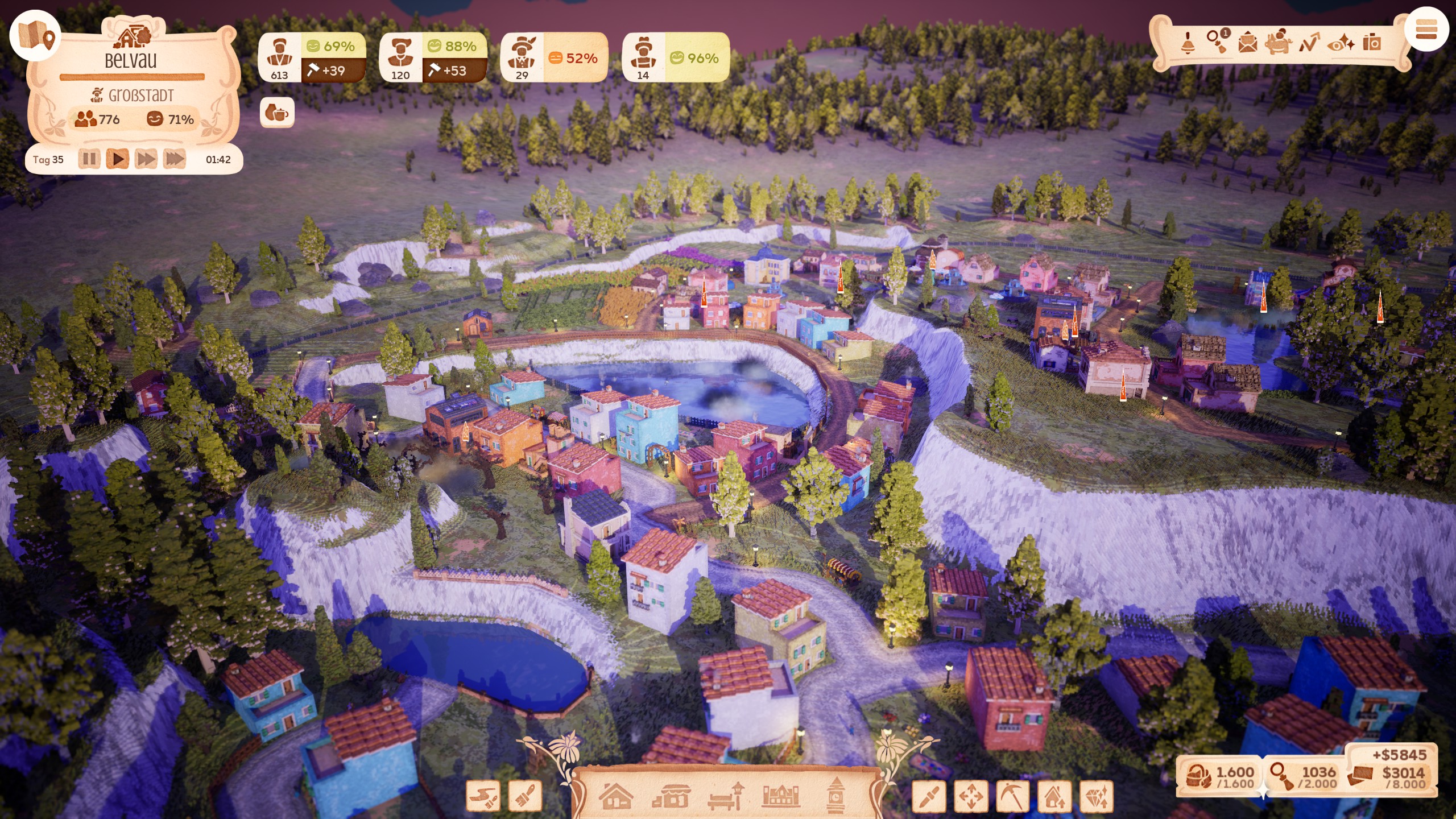Image resolution: width=1456 pixels, height=819 pixels.
Task: Select the road painting tool
Action: [x=482, y=796]
